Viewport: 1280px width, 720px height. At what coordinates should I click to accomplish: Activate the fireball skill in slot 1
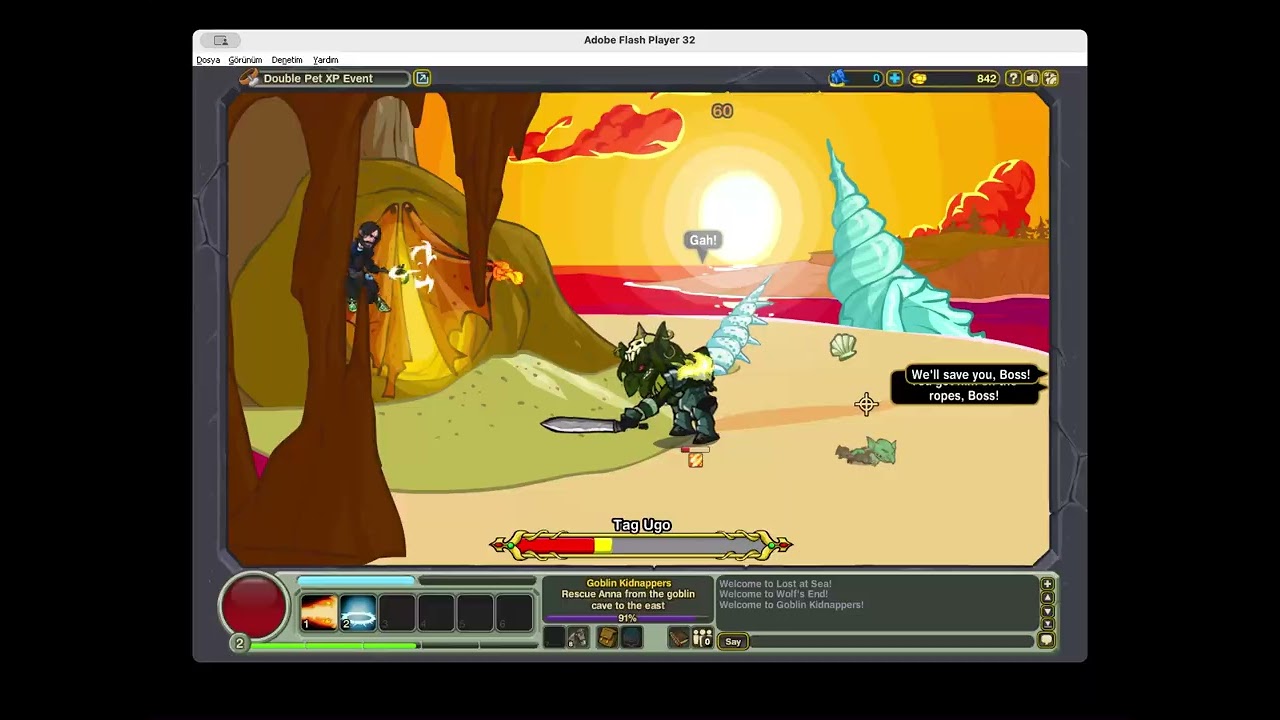(x=318, y=610)
